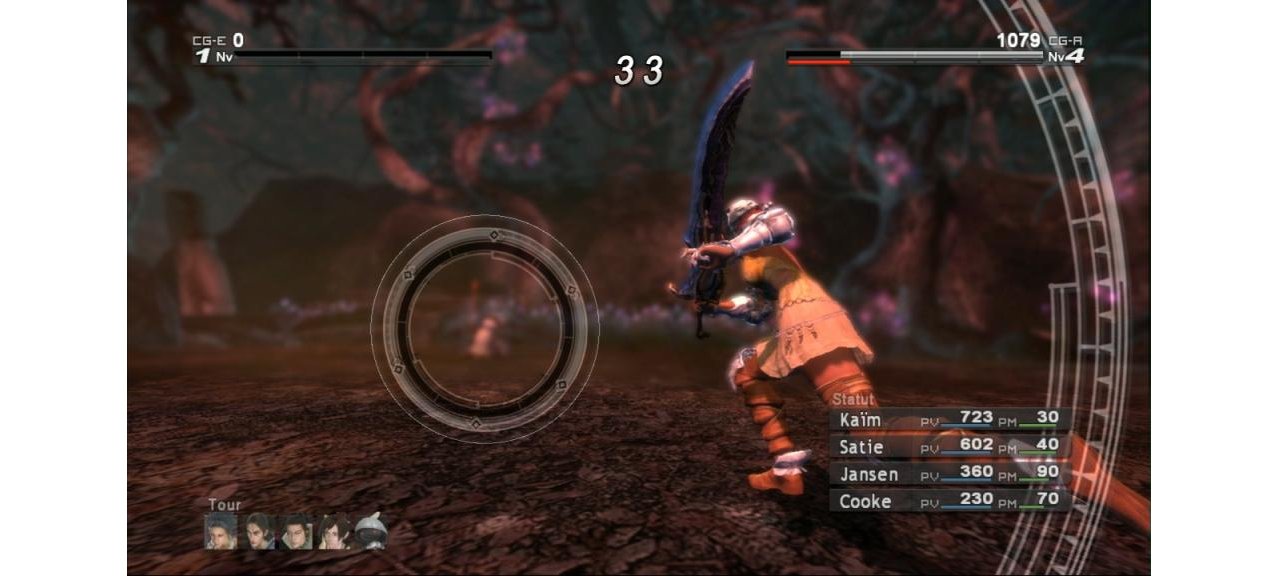Click the helmeted enemy portrait in the Tour order
The height and width of the screenshot is (576, 1278).
point(371,532)
